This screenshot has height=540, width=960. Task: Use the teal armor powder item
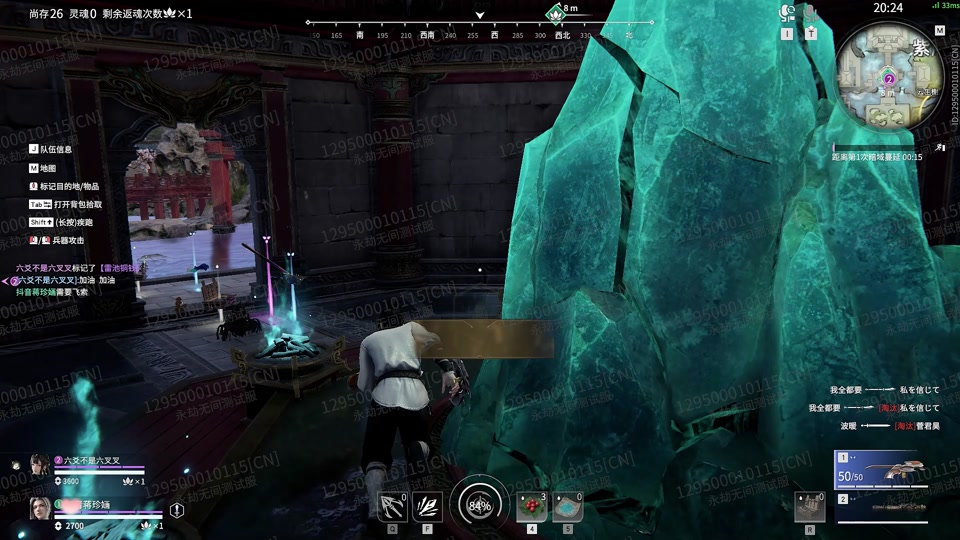point(567,507)
